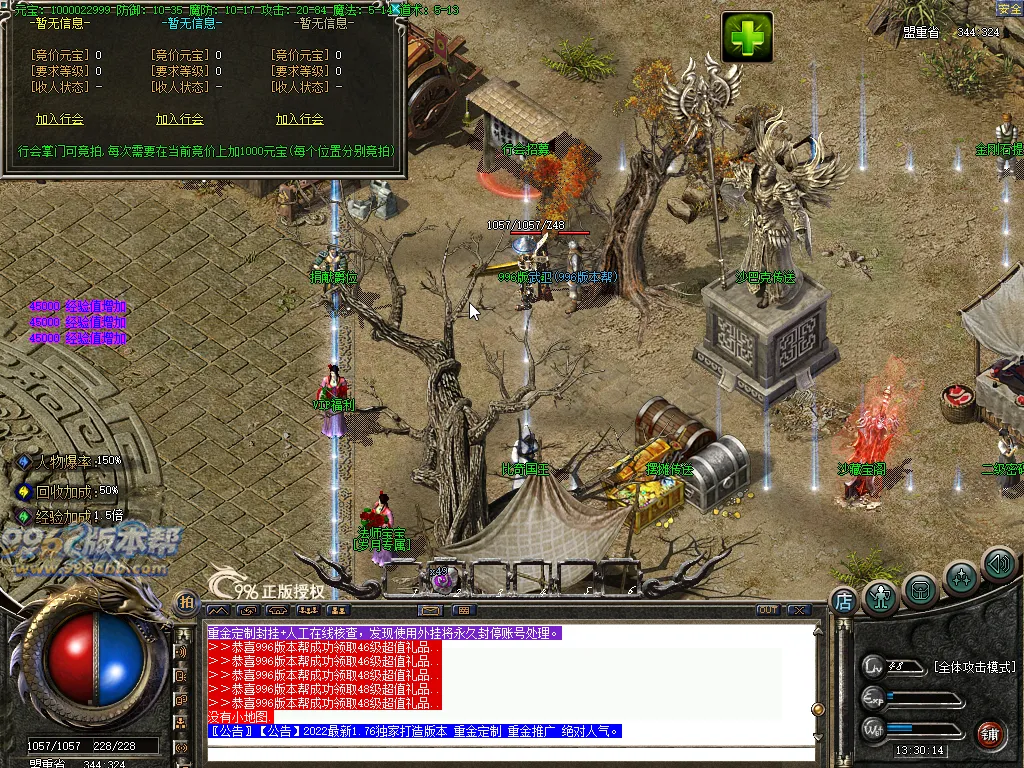Image resolution: width=1024 pixels, height=768 pixels.
Task: Click the 安全 button in top corner
Action: [x=1009, y=9]
